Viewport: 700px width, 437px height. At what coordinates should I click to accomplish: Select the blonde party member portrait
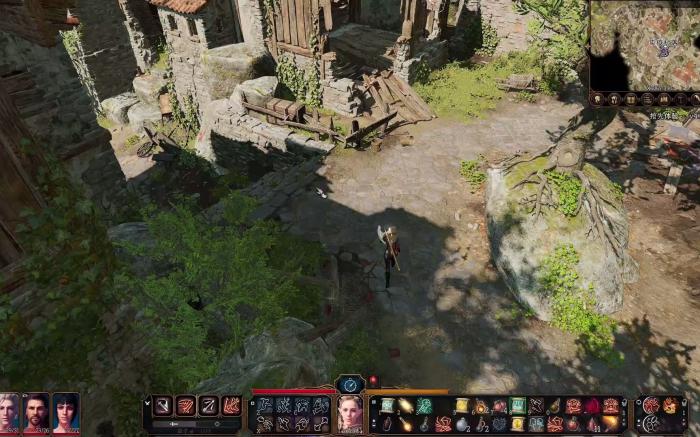click(9, 412)
